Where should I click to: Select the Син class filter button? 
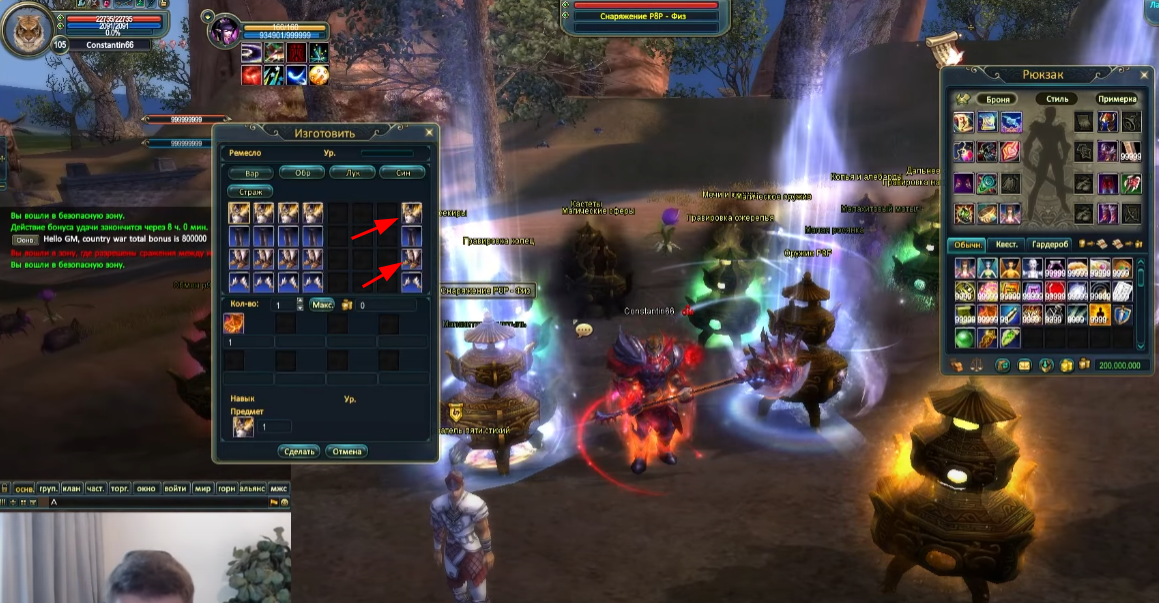pyautogui.click(x=402, y=172)
